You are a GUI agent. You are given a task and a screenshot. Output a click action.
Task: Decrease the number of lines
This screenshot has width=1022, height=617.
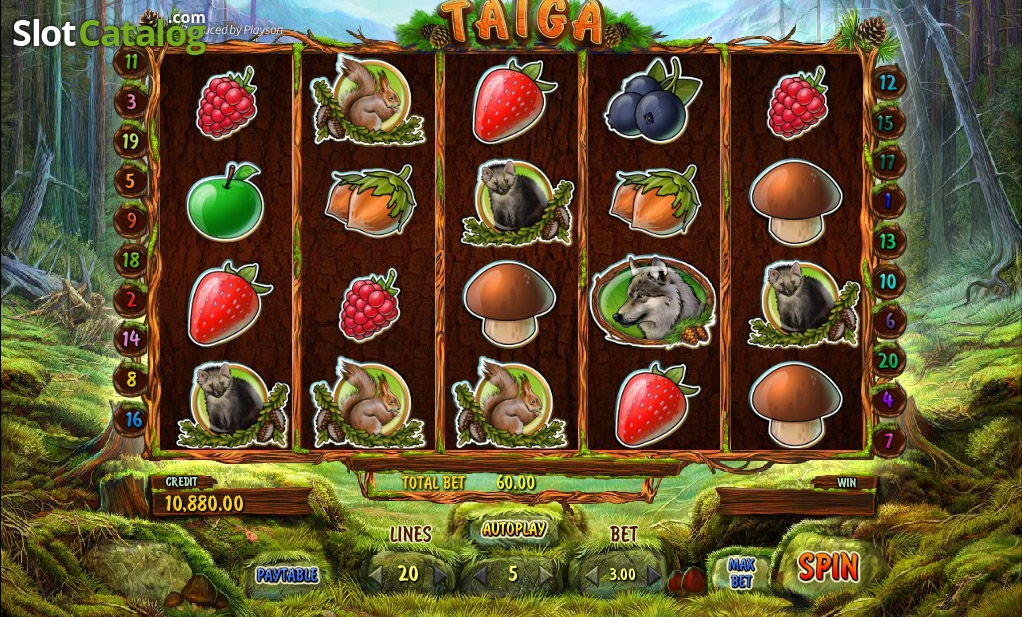375,575
